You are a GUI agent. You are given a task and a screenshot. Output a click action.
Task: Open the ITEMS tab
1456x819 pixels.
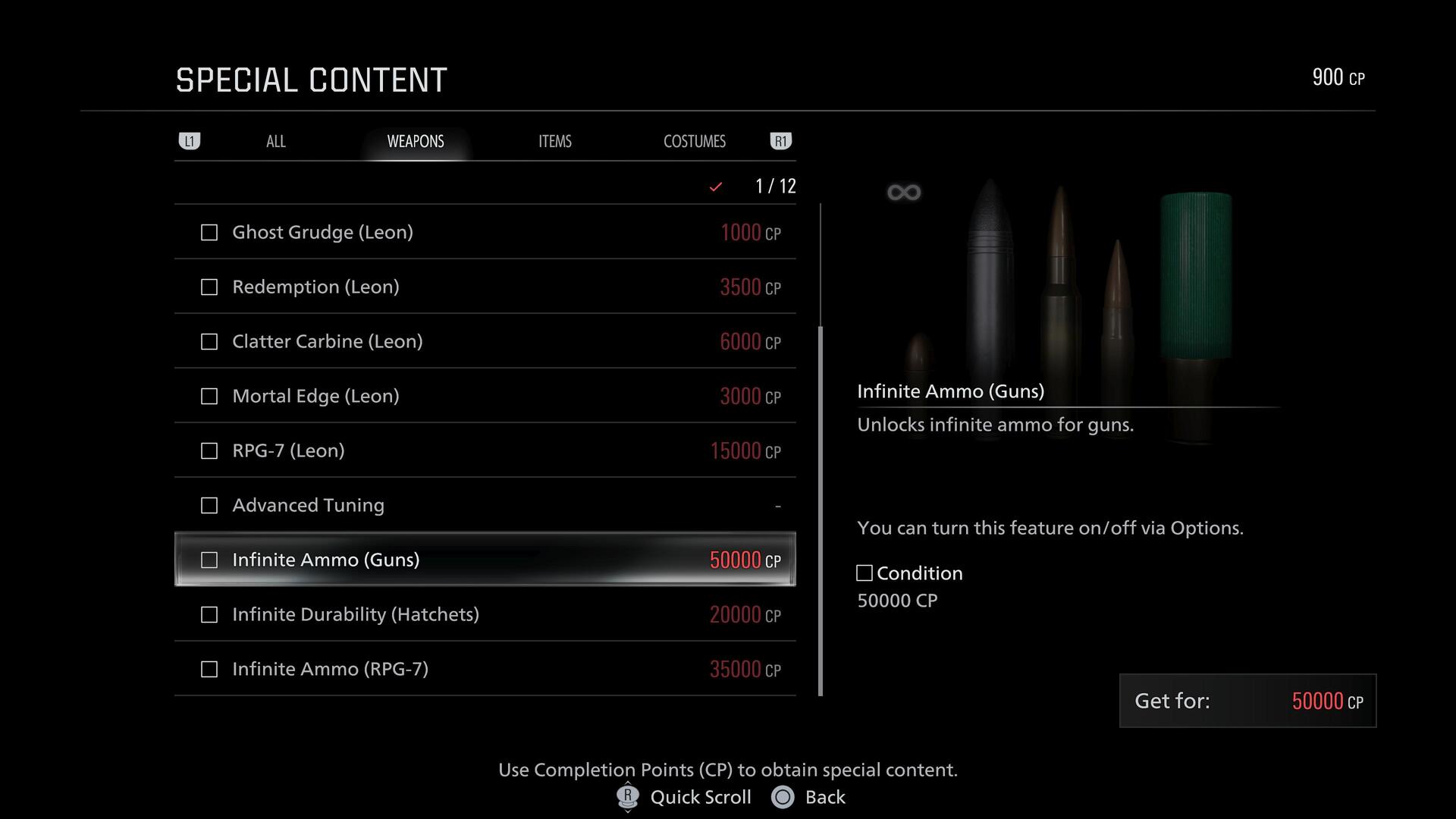(x=554, y=141)
